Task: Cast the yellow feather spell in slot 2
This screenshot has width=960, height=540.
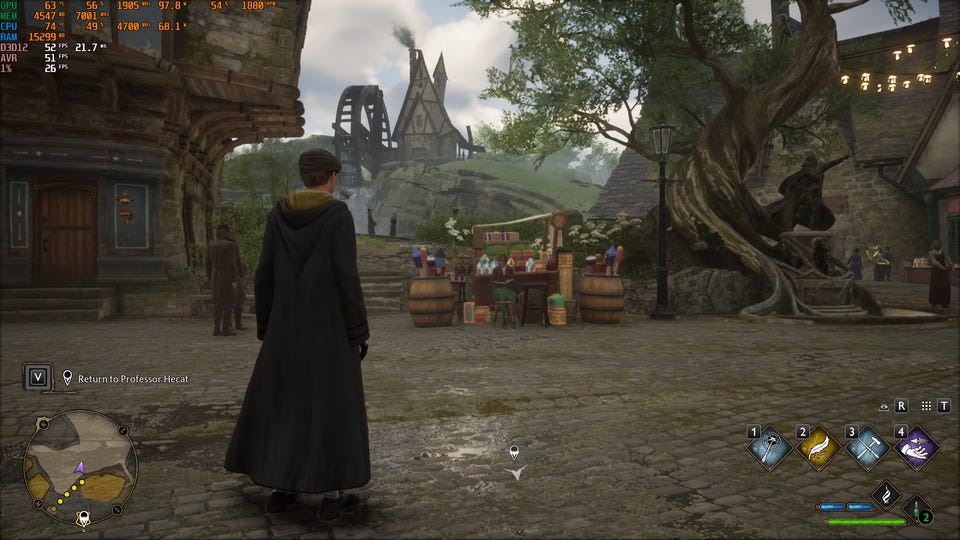Action: 818,448
